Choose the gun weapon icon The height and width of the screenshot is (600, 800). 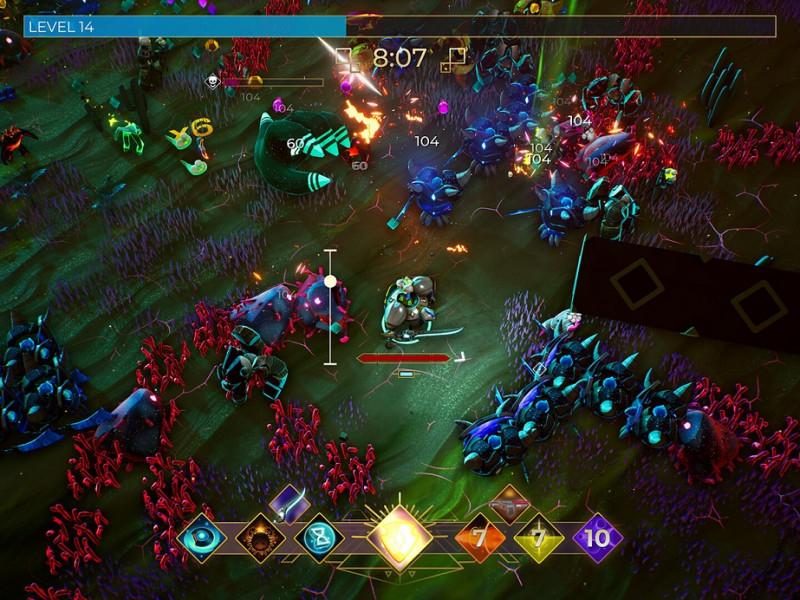[x=510, y=503]
